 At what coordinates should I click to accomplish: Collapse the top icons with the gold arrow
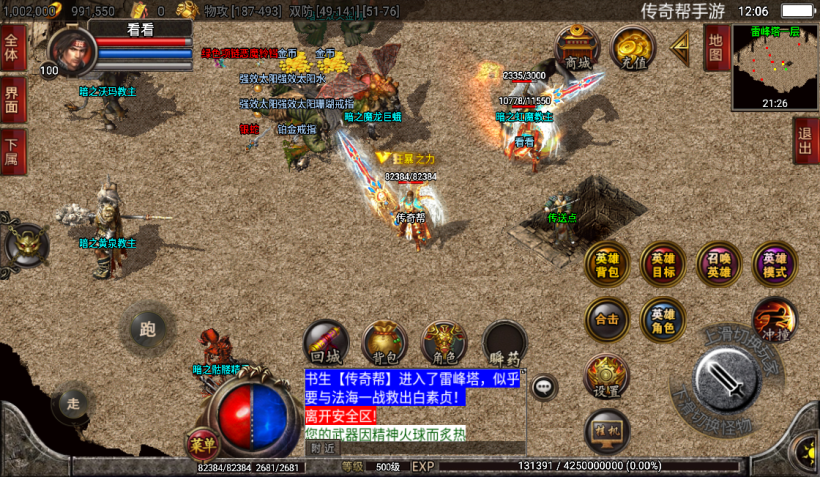(x=680, y=46)
